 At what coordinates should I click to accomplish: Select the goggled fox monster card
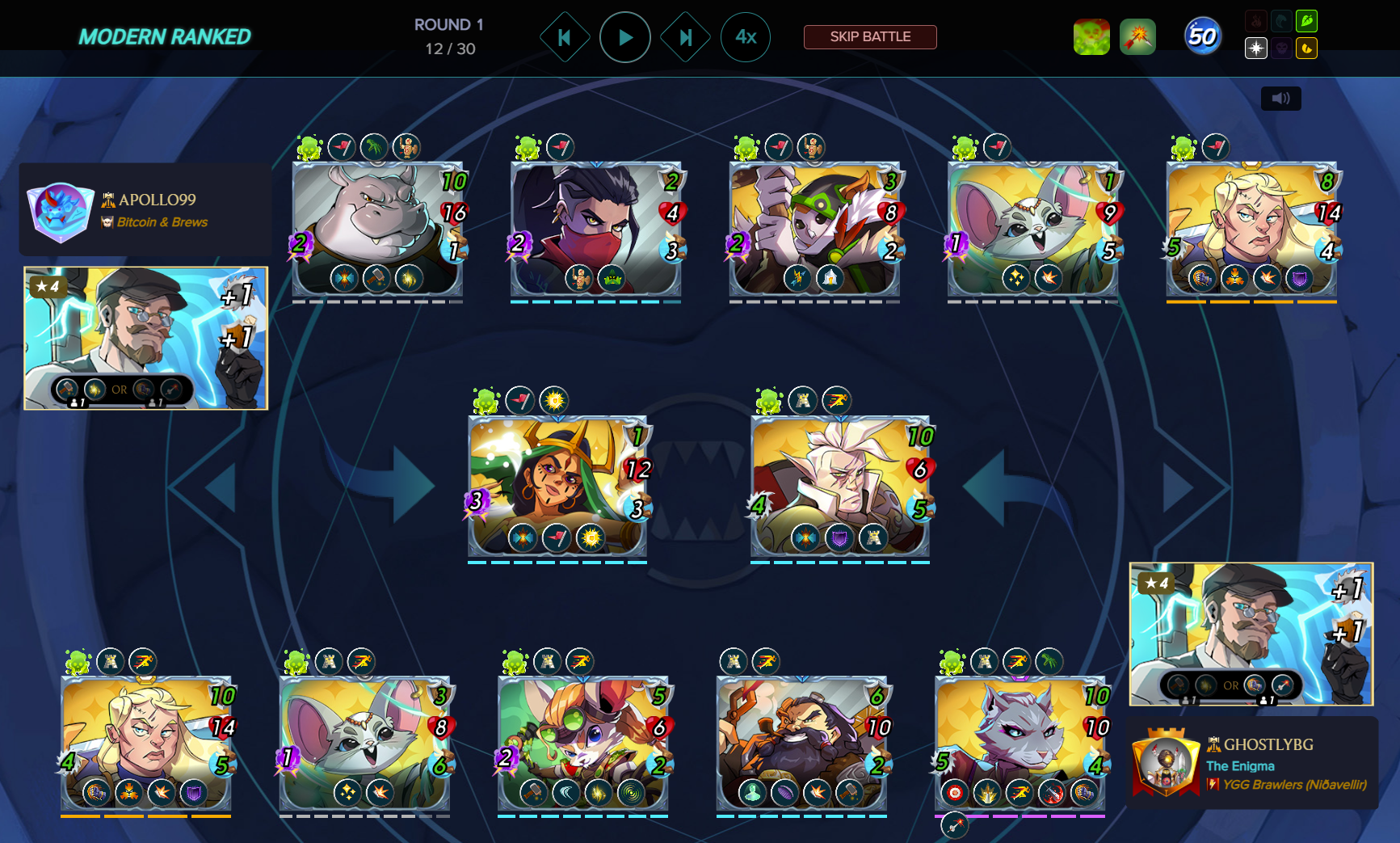[582, 744]
